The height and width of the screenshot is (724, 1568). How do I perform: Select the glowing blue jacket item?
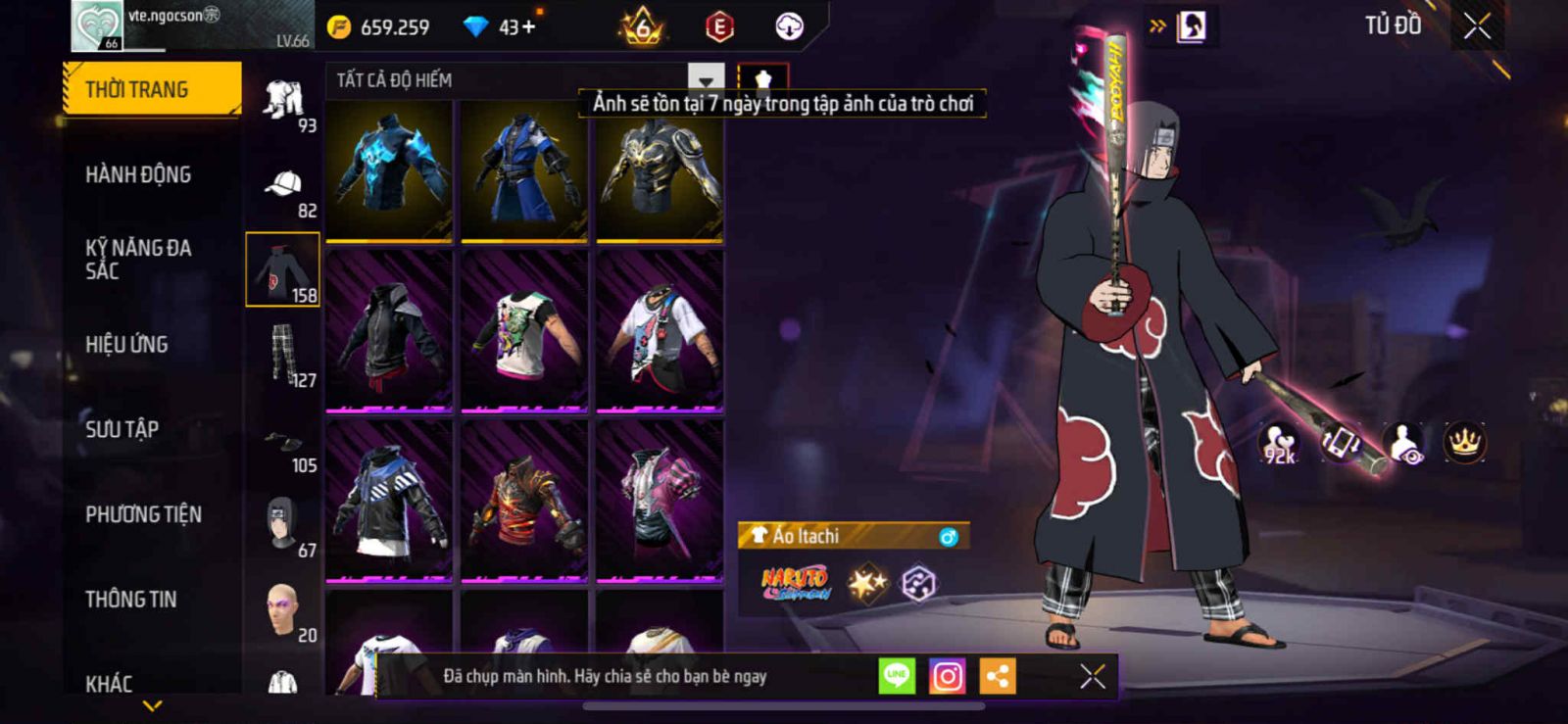click(389, 169)
